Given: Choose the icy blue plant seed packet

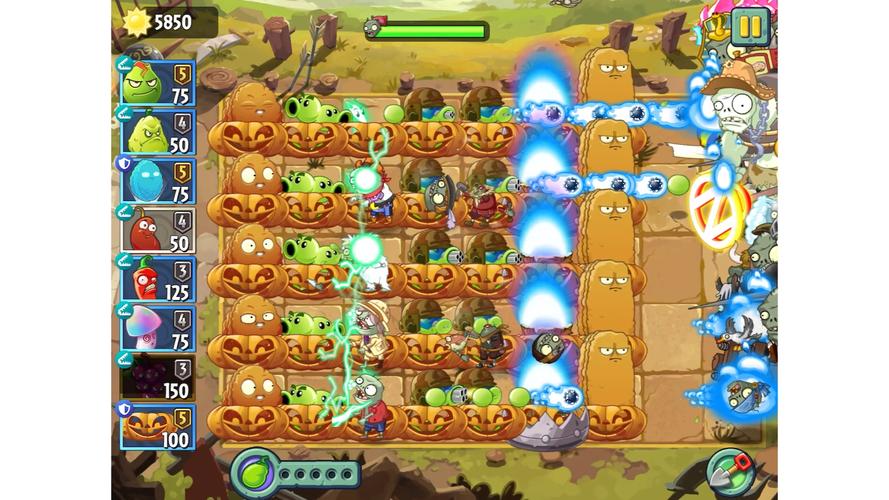Looking at the screenshot, I should point(158,180).
